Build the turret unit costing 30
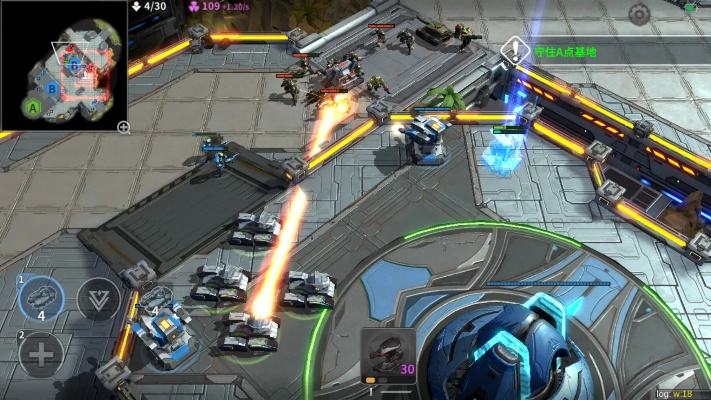This screenshot has width=711, height=400. click(x=388, y=355)
